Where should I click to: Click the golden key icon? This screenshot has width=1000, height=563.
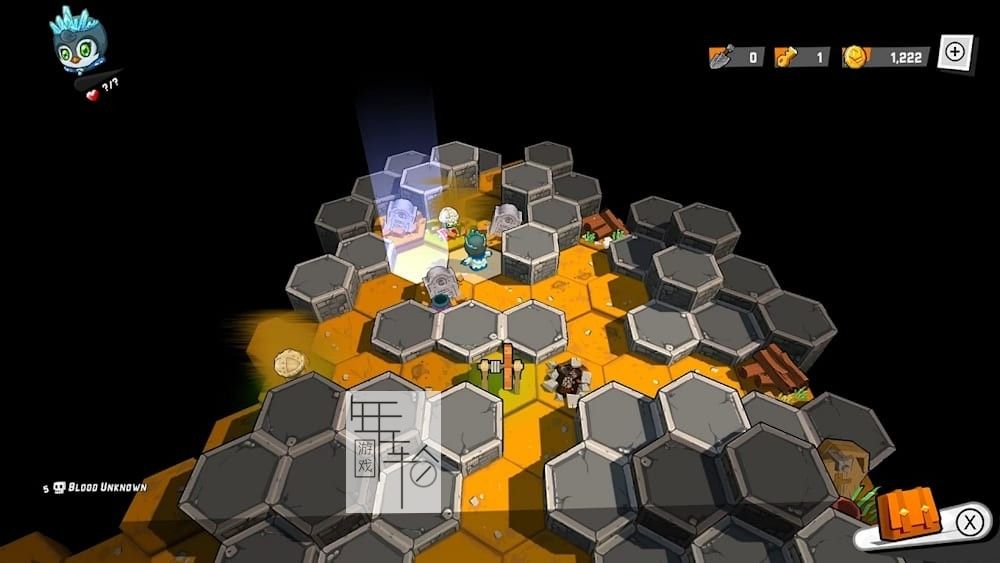[x=787, y=57]
